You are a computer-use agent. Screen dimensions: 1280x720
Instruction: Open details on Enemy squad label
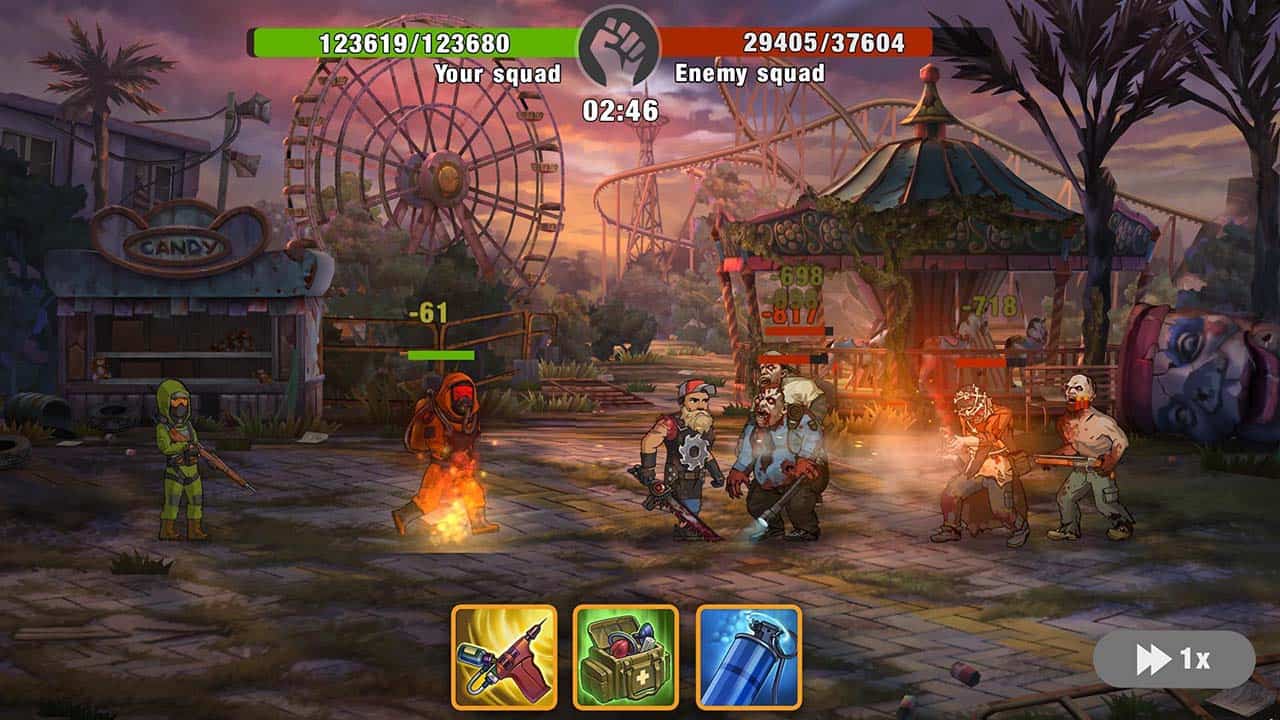coord(749,72)
